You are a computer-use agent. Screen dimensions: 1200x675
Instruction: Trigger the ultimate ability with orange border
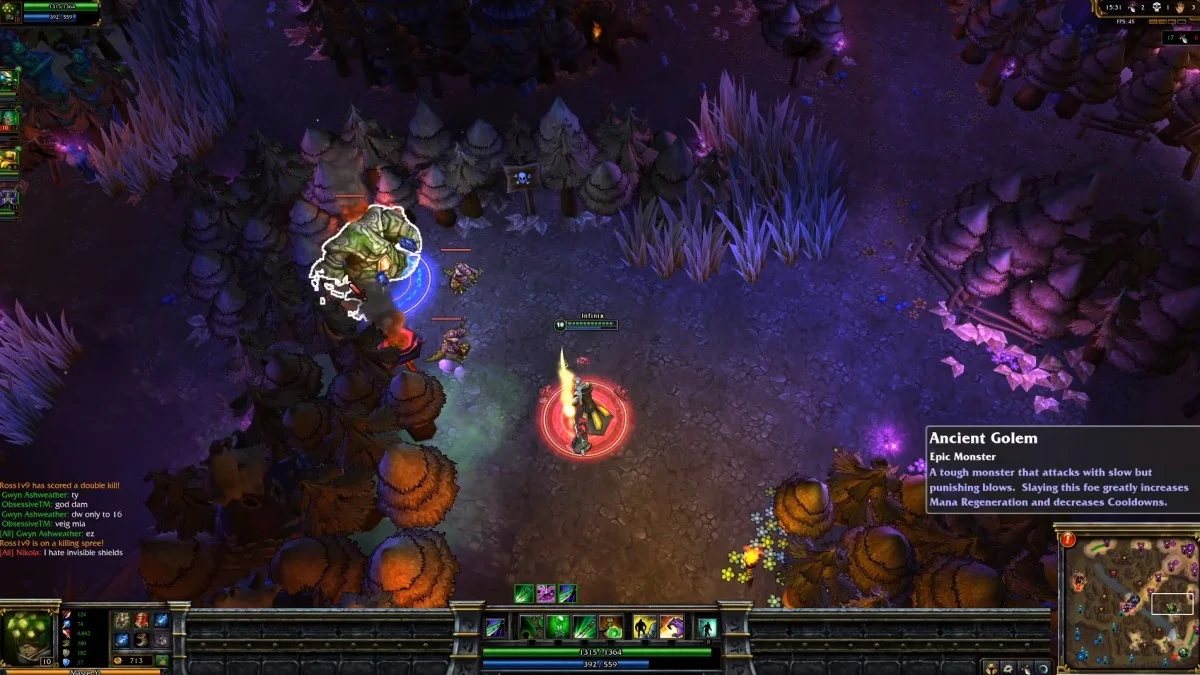(x=610, y=627)
